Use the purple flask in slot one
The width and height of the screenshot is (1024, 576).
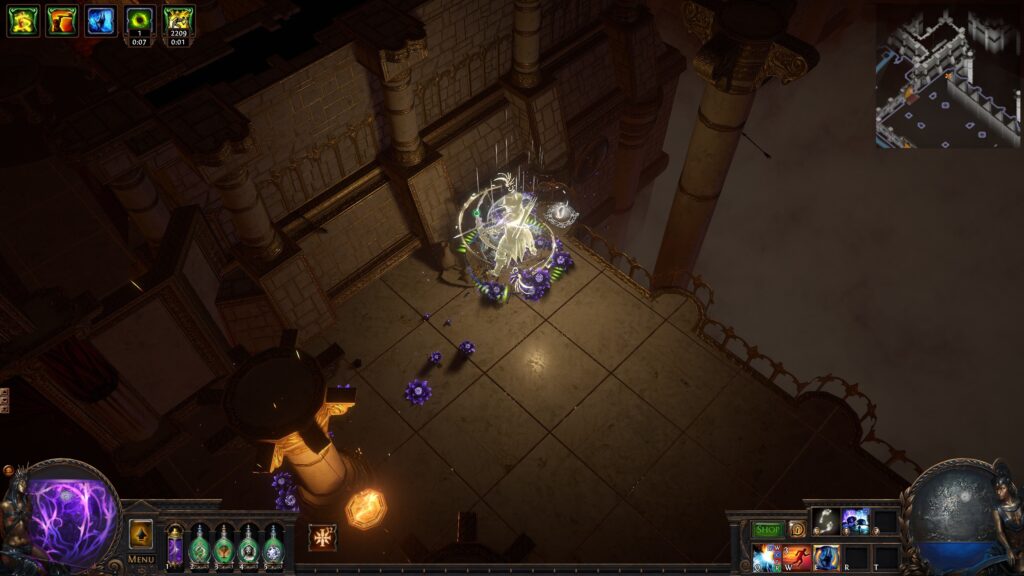click(175, 546)
